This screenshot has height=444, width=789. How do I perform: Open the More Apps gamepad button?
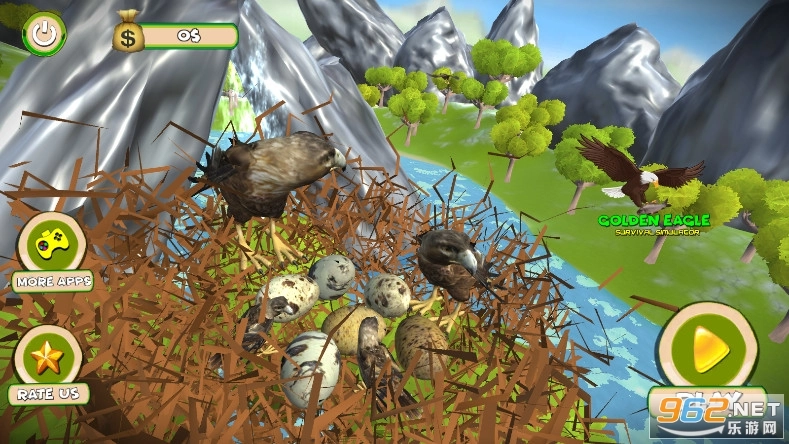pos(47,244)
